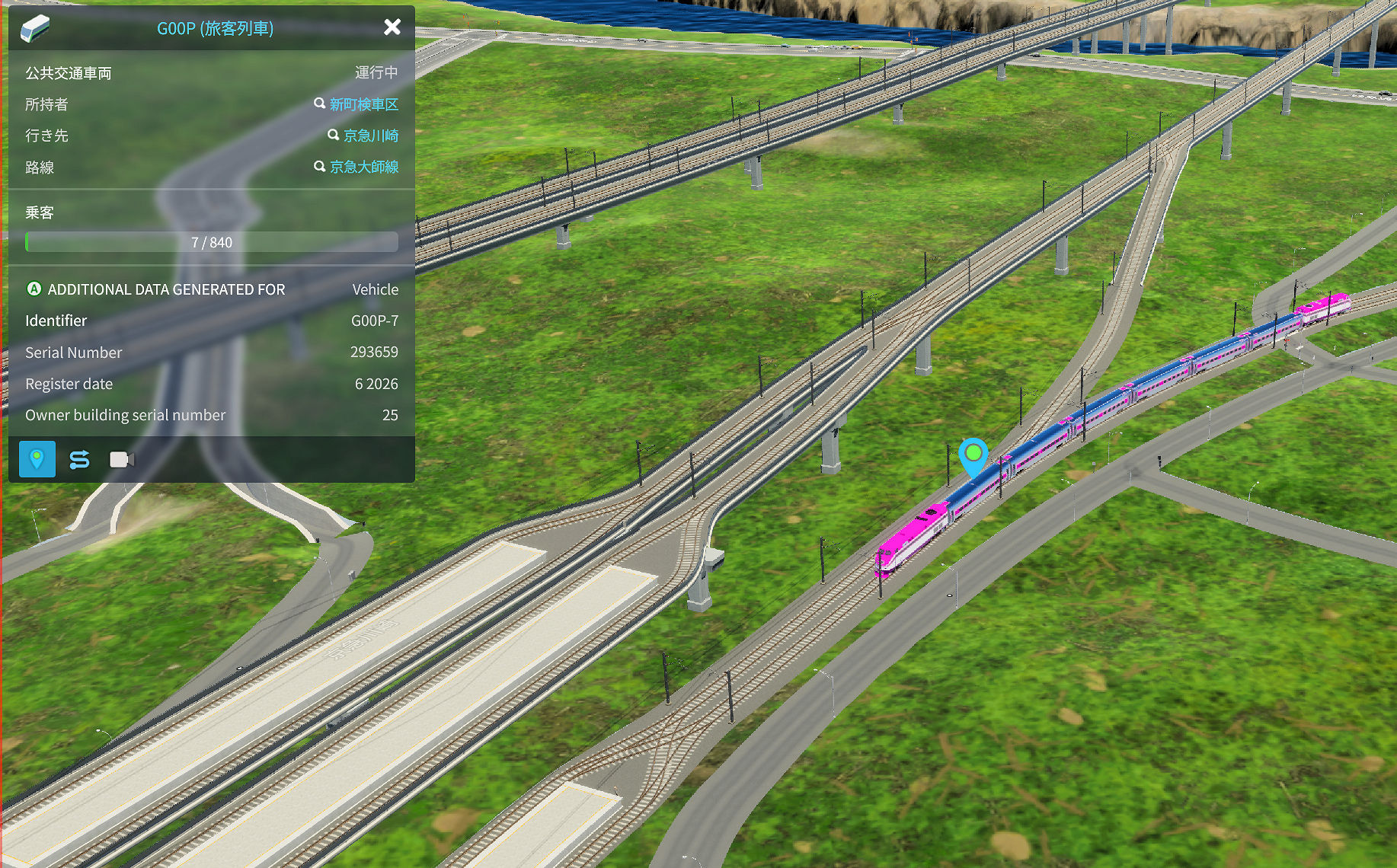Select the blue map pin above the train

tap(973, 456)
